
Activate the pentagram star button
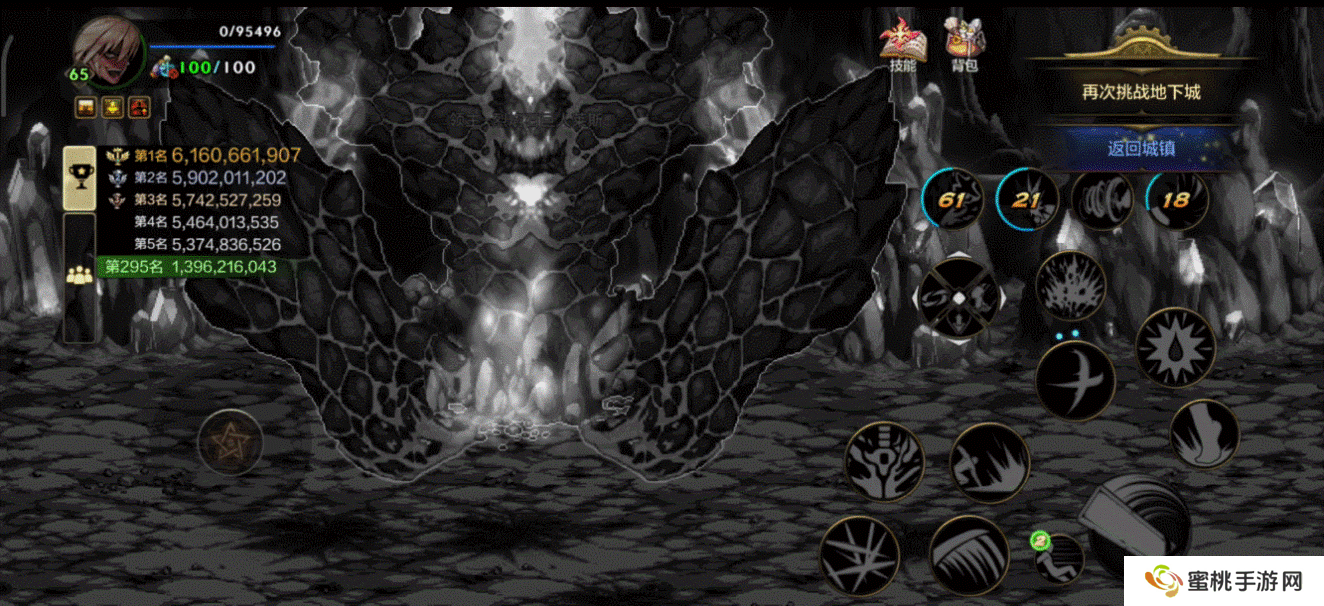tap(230, 441)
